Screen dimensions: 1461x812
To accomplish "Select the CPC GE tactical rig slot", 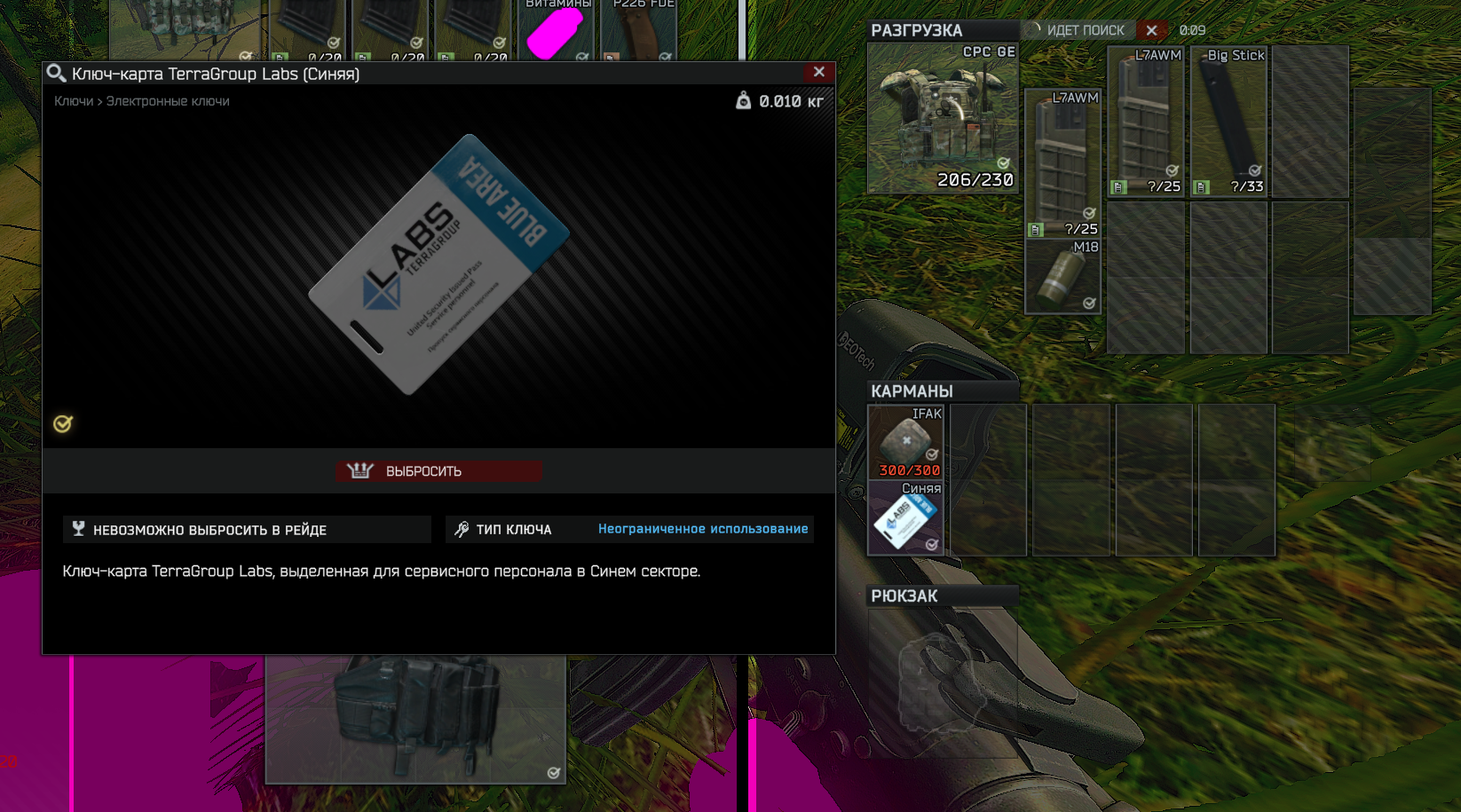I will click(943, 118).
